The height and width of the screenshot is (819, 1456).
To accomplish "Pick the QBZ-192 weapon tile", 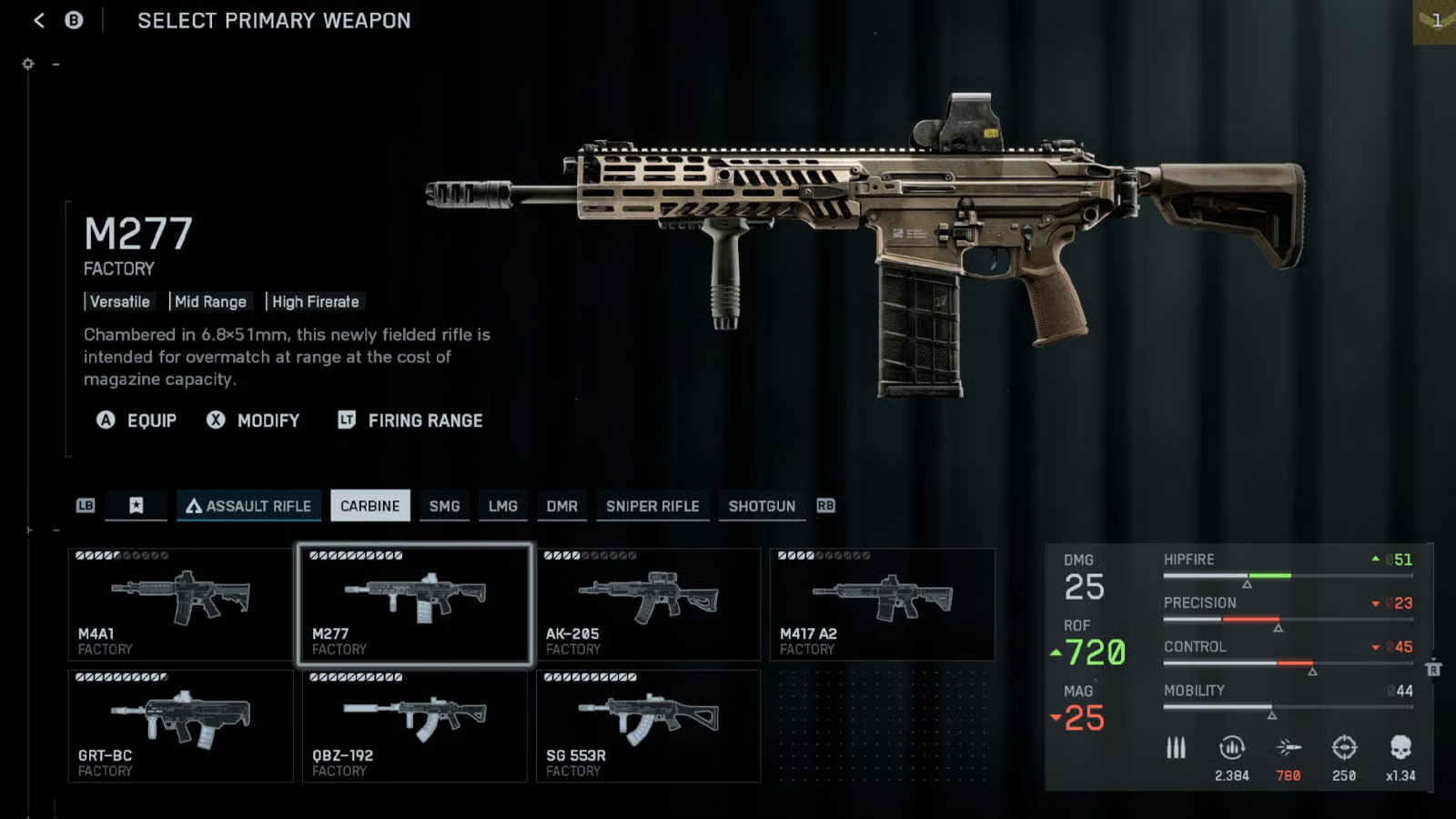I will [x=414, y=726].
